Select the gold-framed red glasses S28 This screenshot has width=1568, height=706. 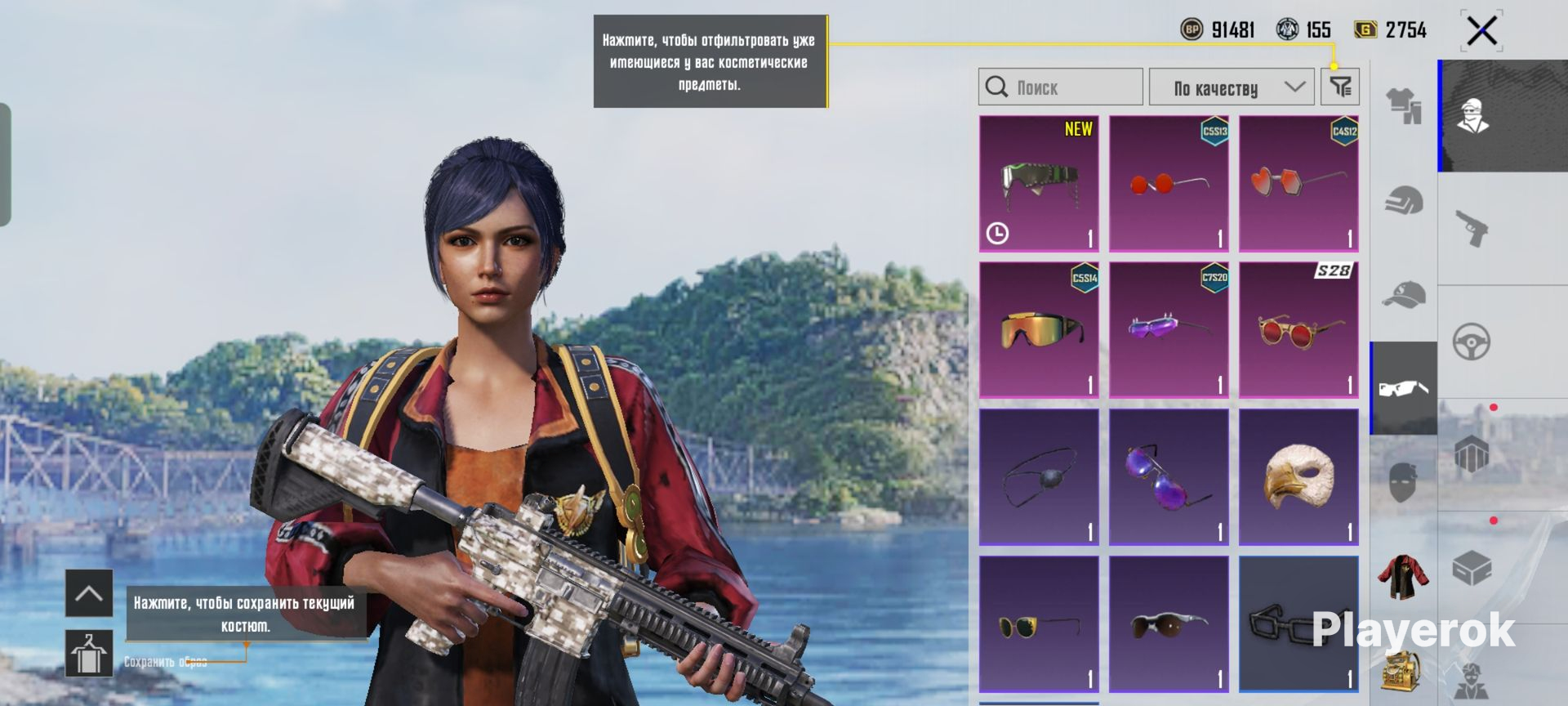pyautogui.click(x=1298, y=330)
